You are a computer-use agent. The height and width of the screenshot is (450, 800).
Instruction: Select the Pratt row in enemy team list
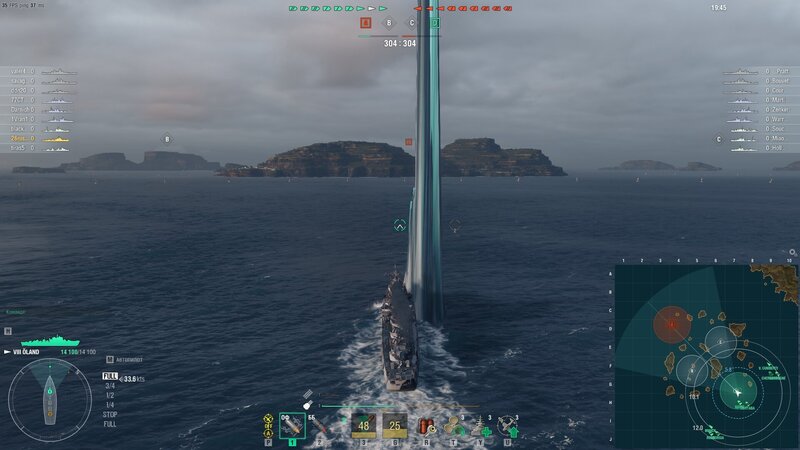coord(758,72)
